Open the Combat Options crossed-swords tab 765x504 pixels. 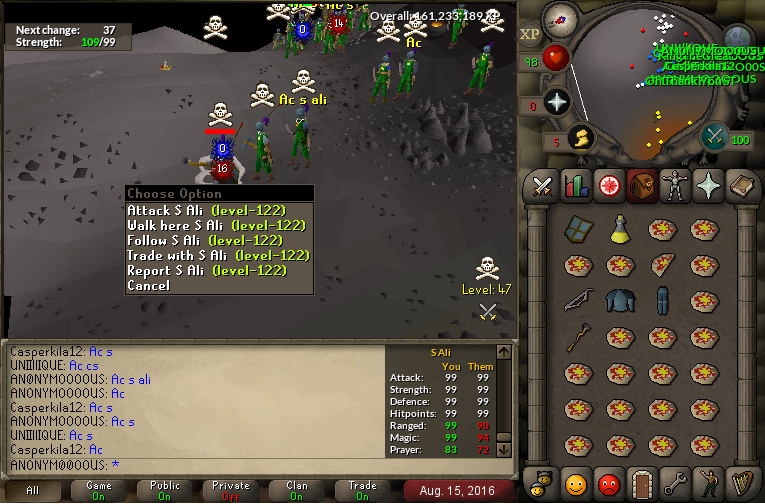pyautogui.click(x=542, y=186)
